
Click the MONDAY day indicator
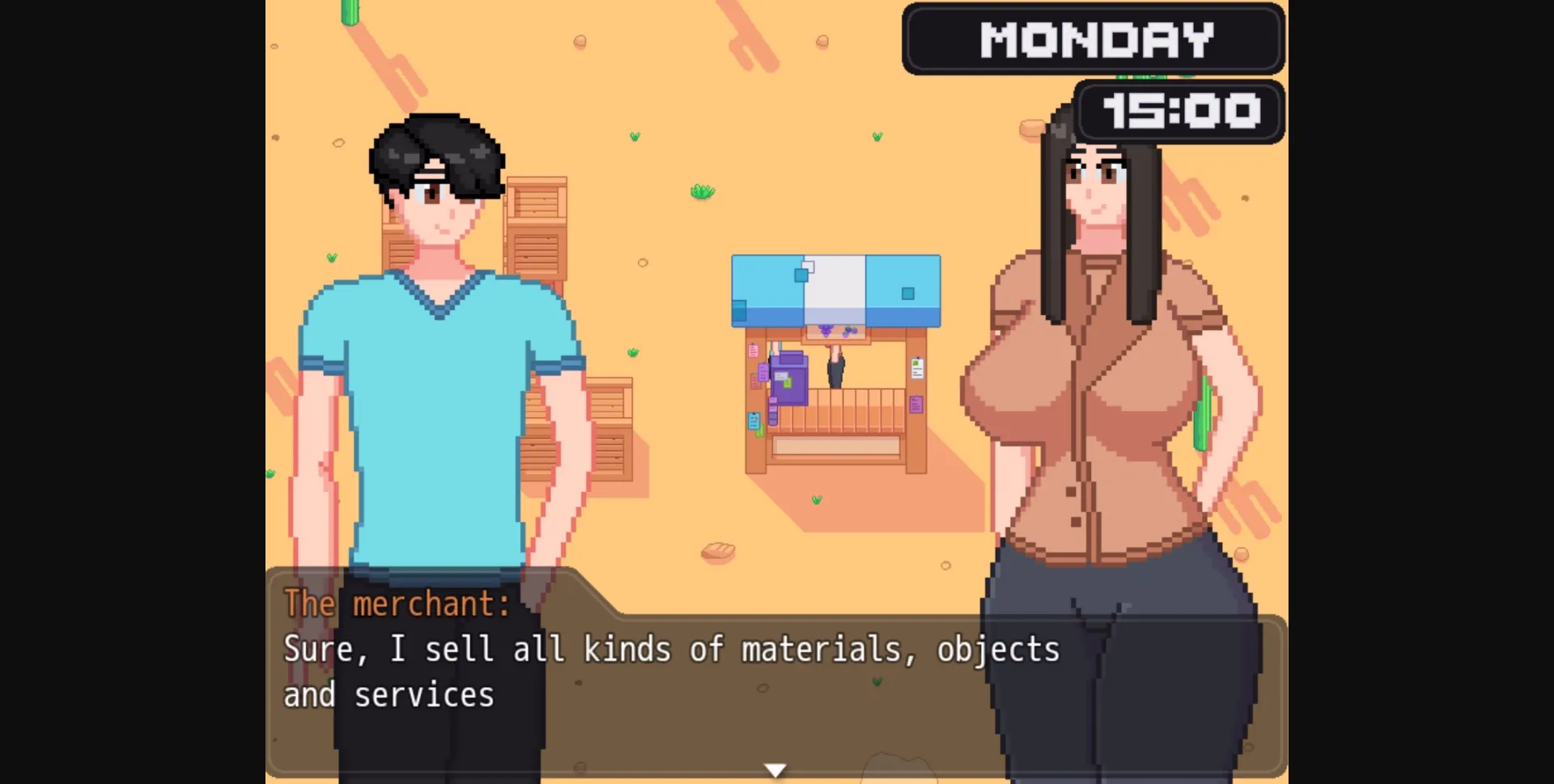click(1094, 38)
